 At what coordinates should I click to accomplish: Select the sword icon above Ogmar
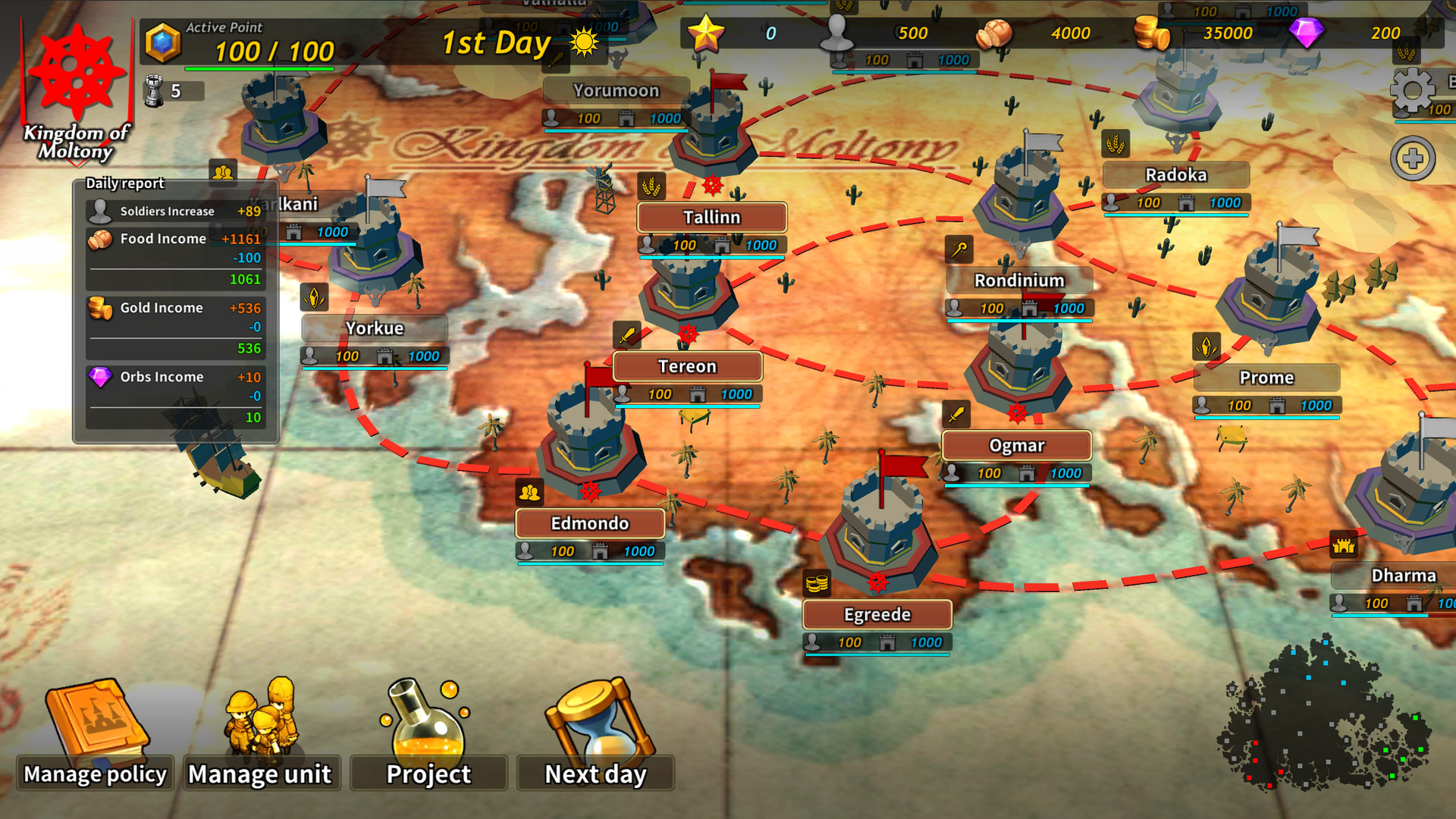pyautogui.click(x=958, y=413)
